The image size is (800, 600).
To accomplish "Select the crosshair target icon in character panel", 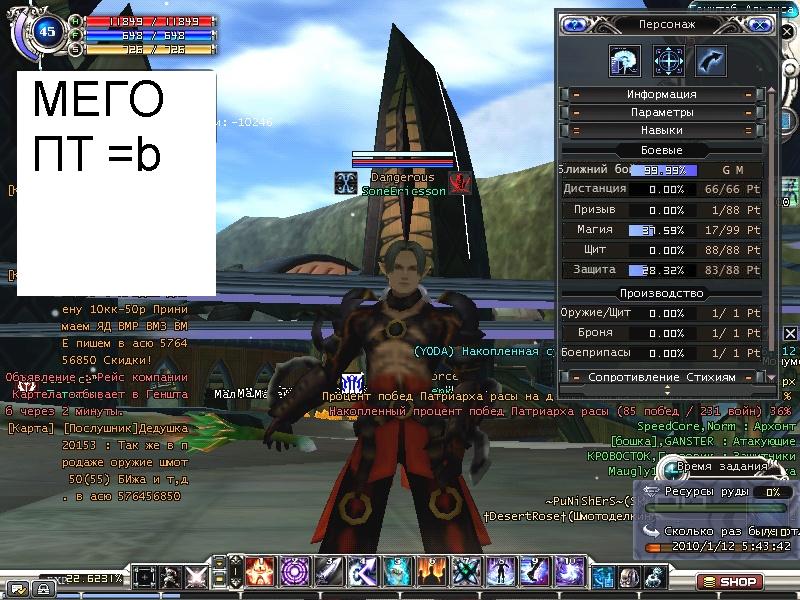I will pos(669,61).
